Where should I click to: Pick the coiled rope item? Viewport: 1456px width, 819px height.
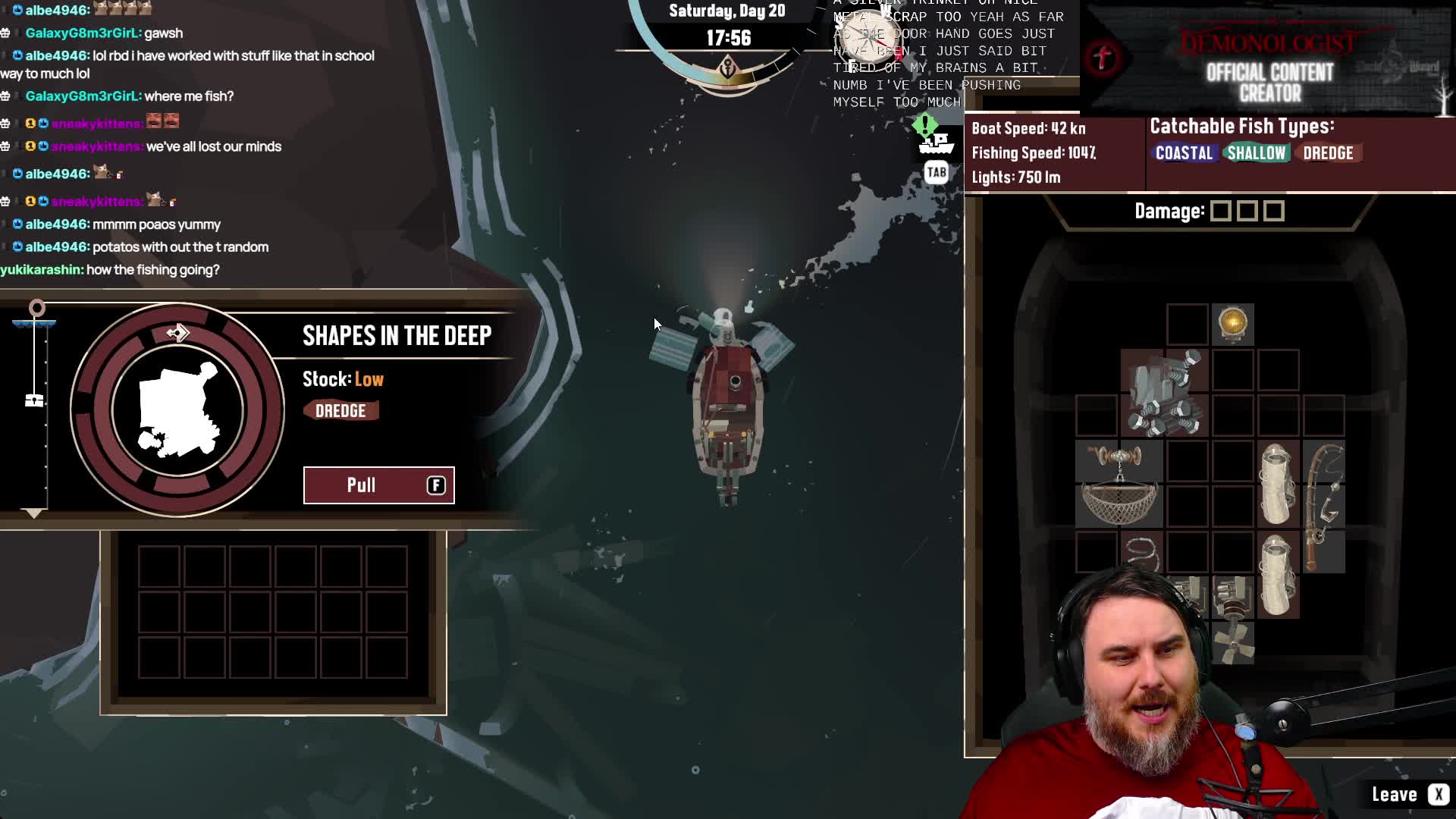[1141, 553]
